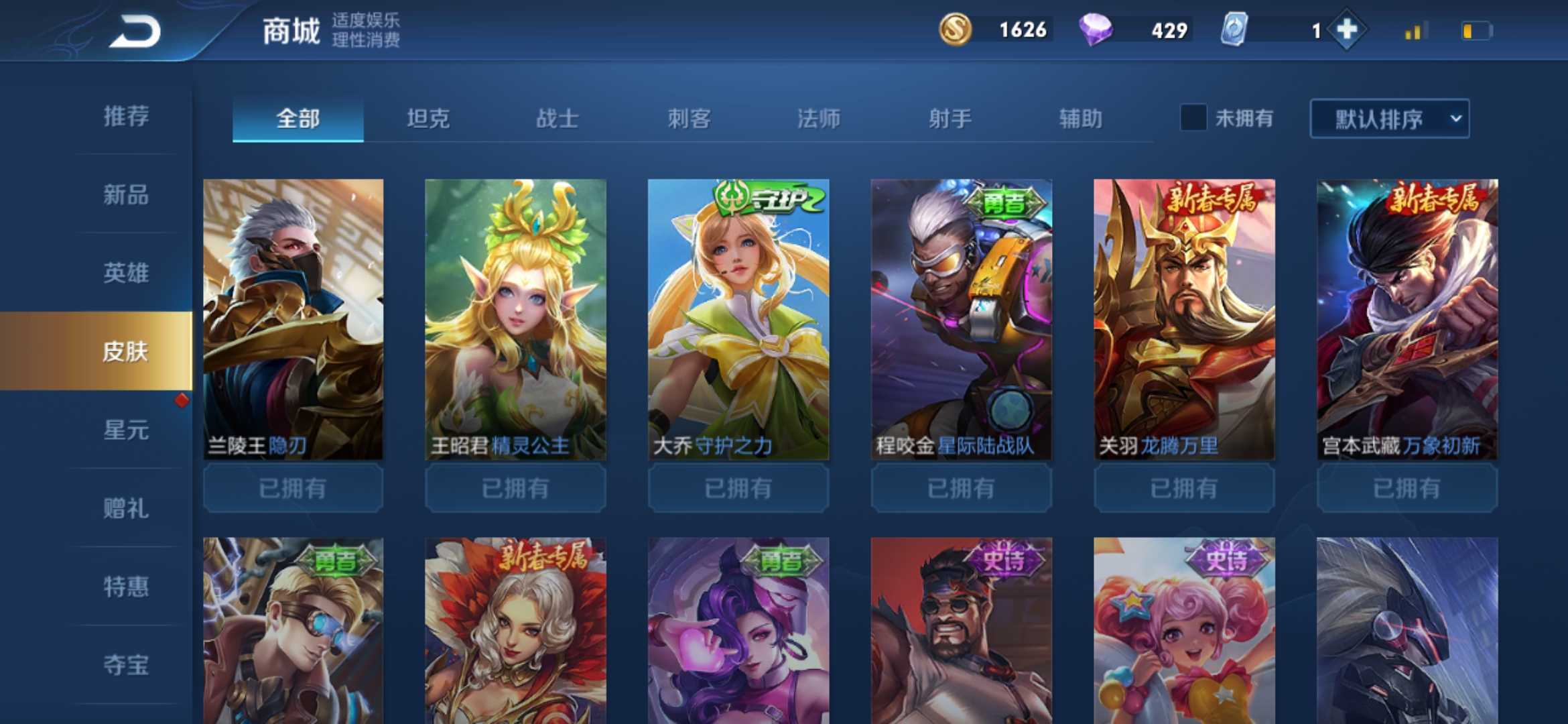Screen dimensions: 1568x724
Task: Switch to the 射手 tab
Action: [x=950, y=119]
